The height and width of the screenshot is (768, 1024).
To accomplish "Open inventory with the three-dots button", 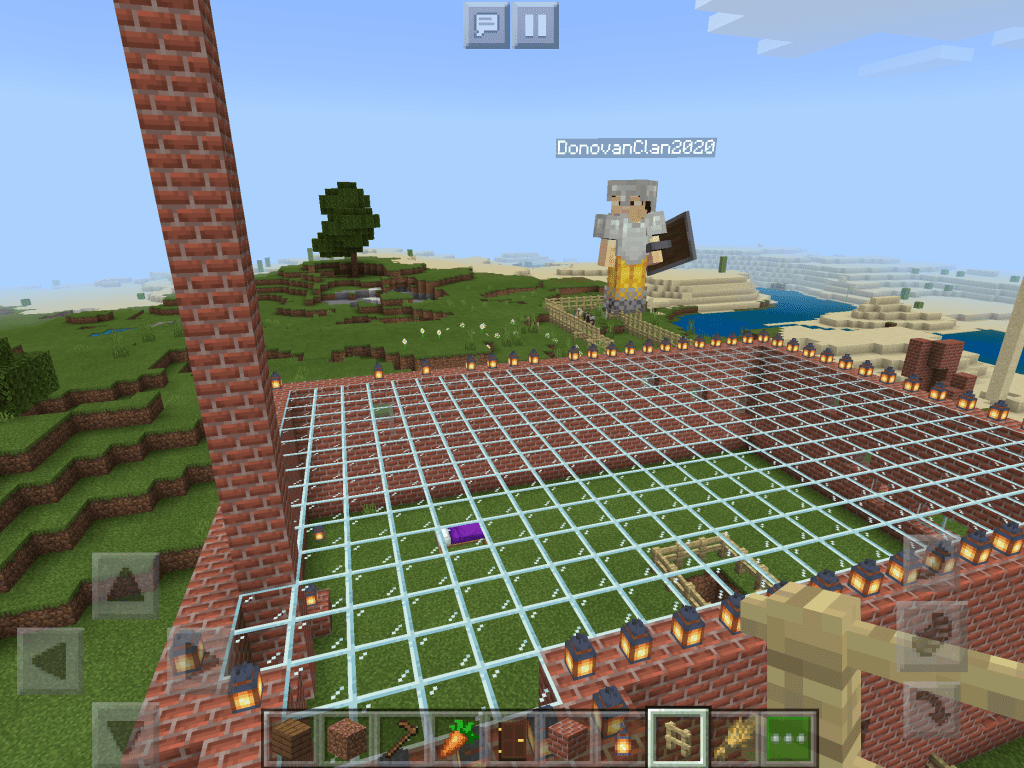I will 790,738.
